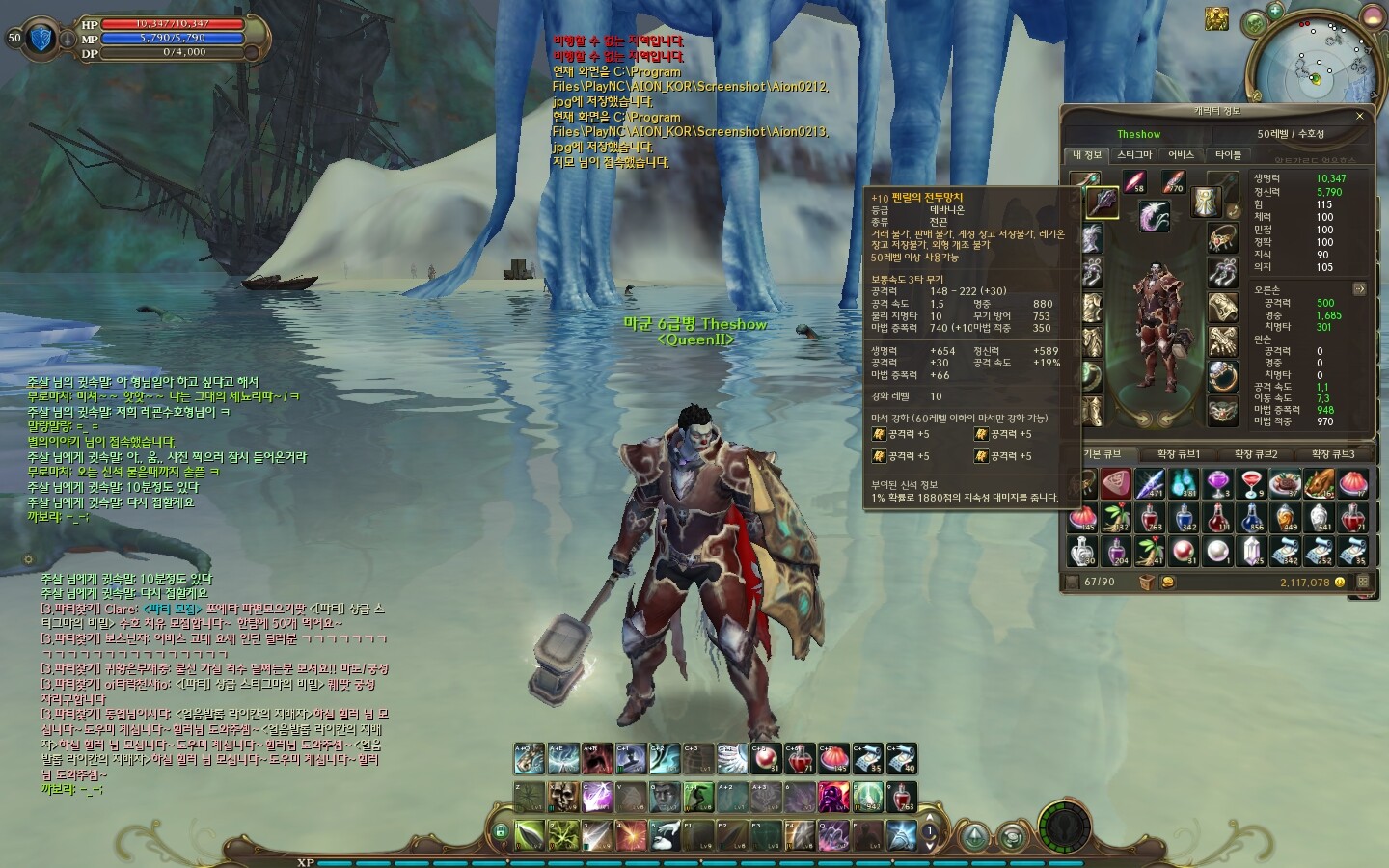Activate the red starburst skill
Image resolution: width=1389 pixels, height=868 pixels.
click(x=631, y=833)
